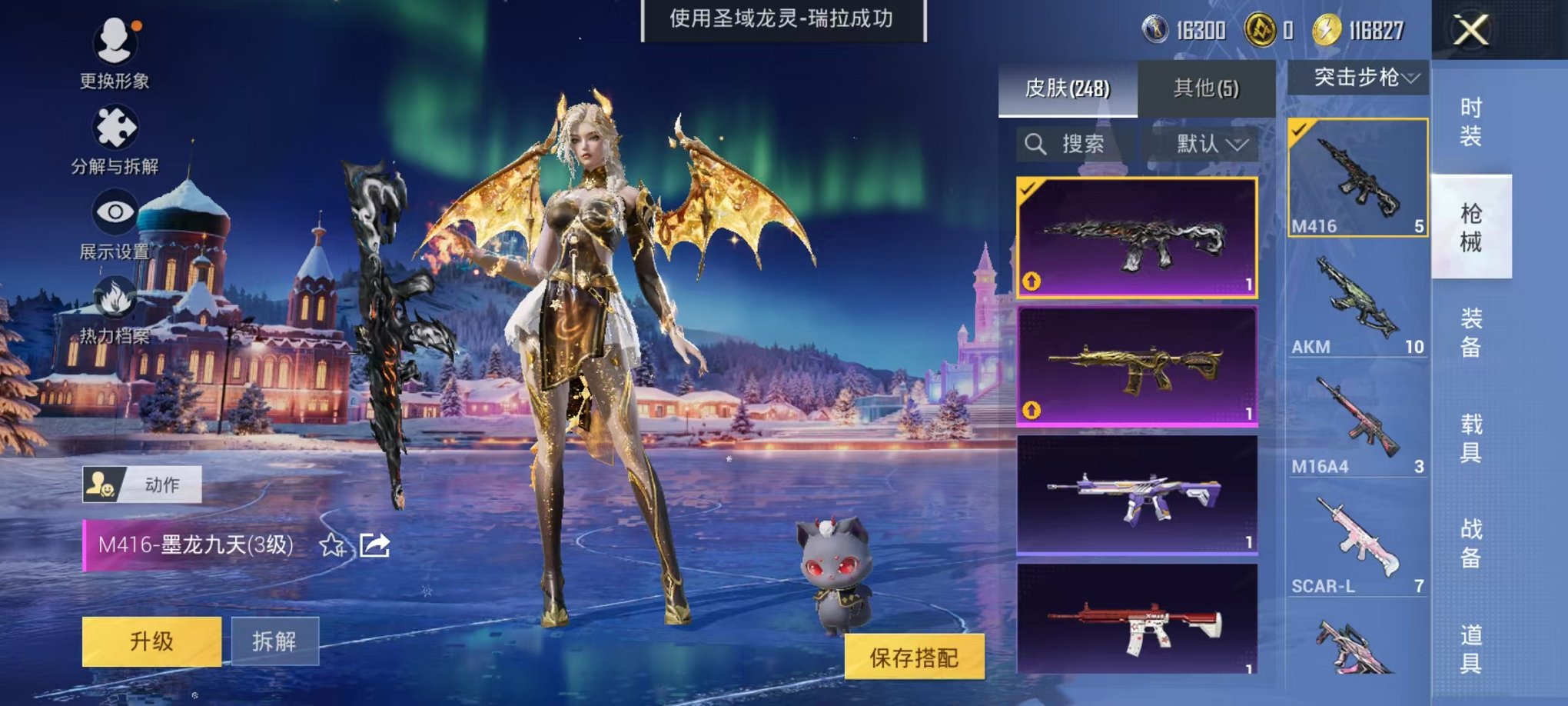1568x706 pixels.
Task: Switch to the 时装 category tab
Action: [1470, 123]
